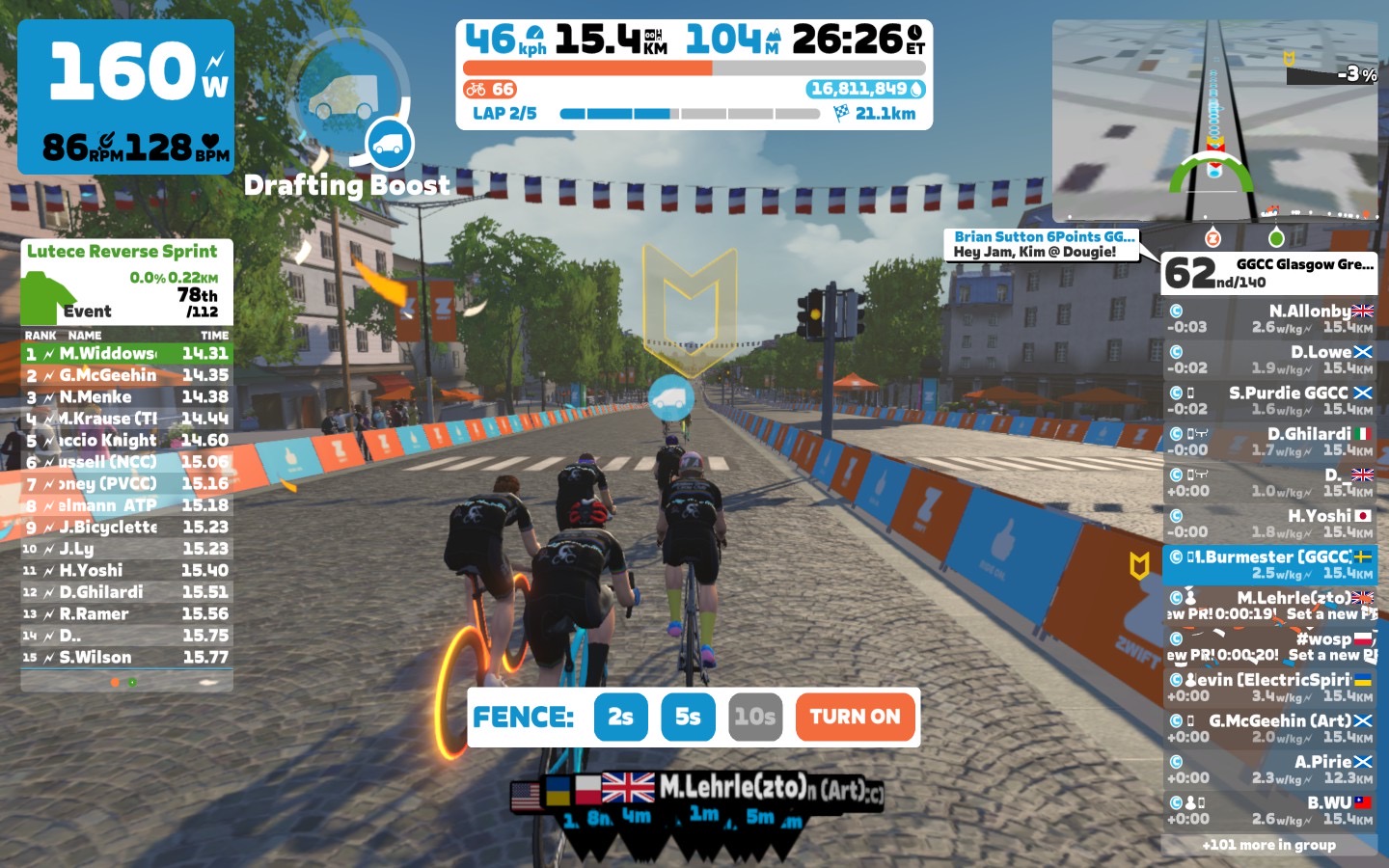Open the Brian Sutton chat message bubble

1043,244
